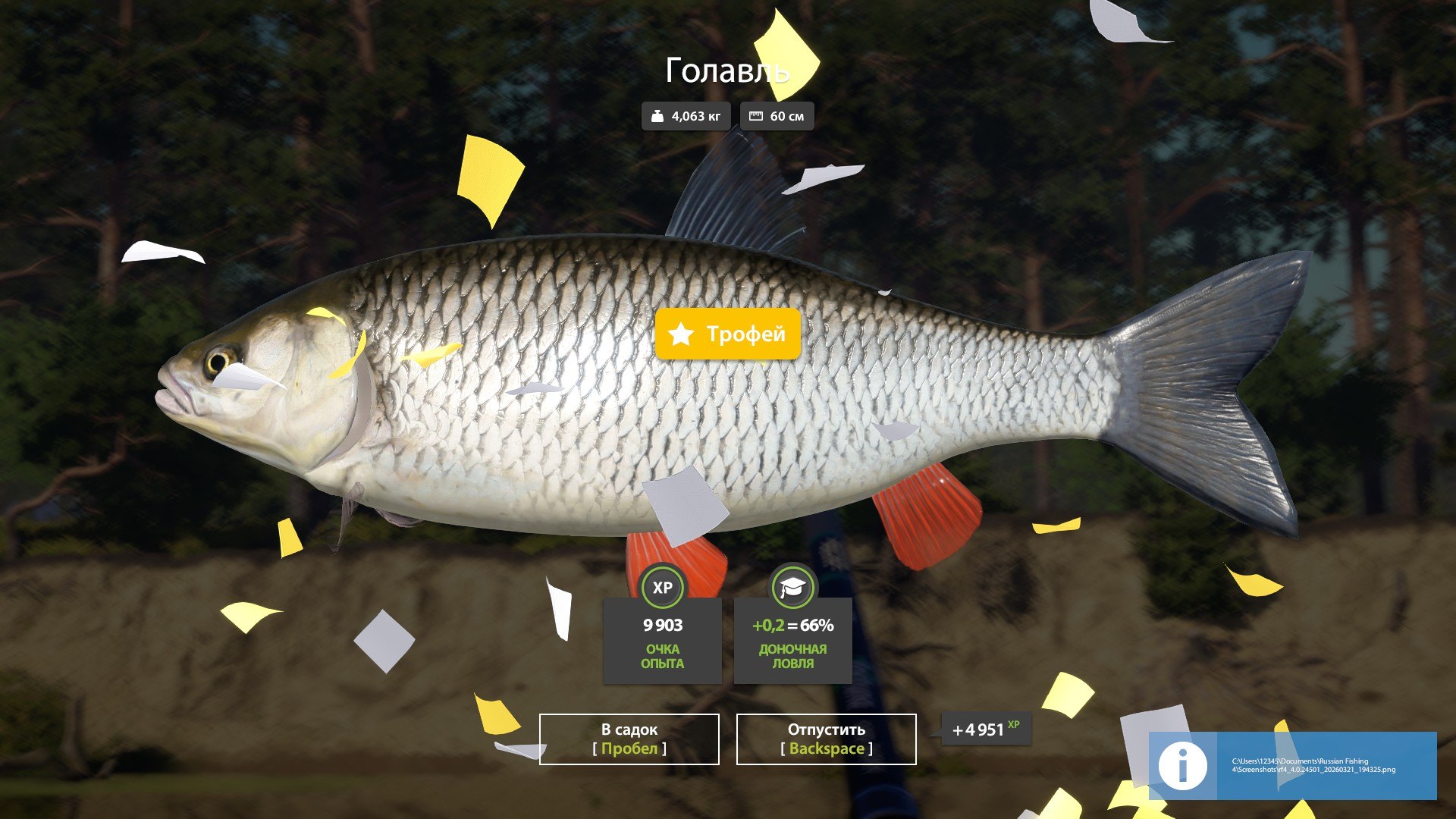Expand the 4,063 кг weight badge

(687, 115)
